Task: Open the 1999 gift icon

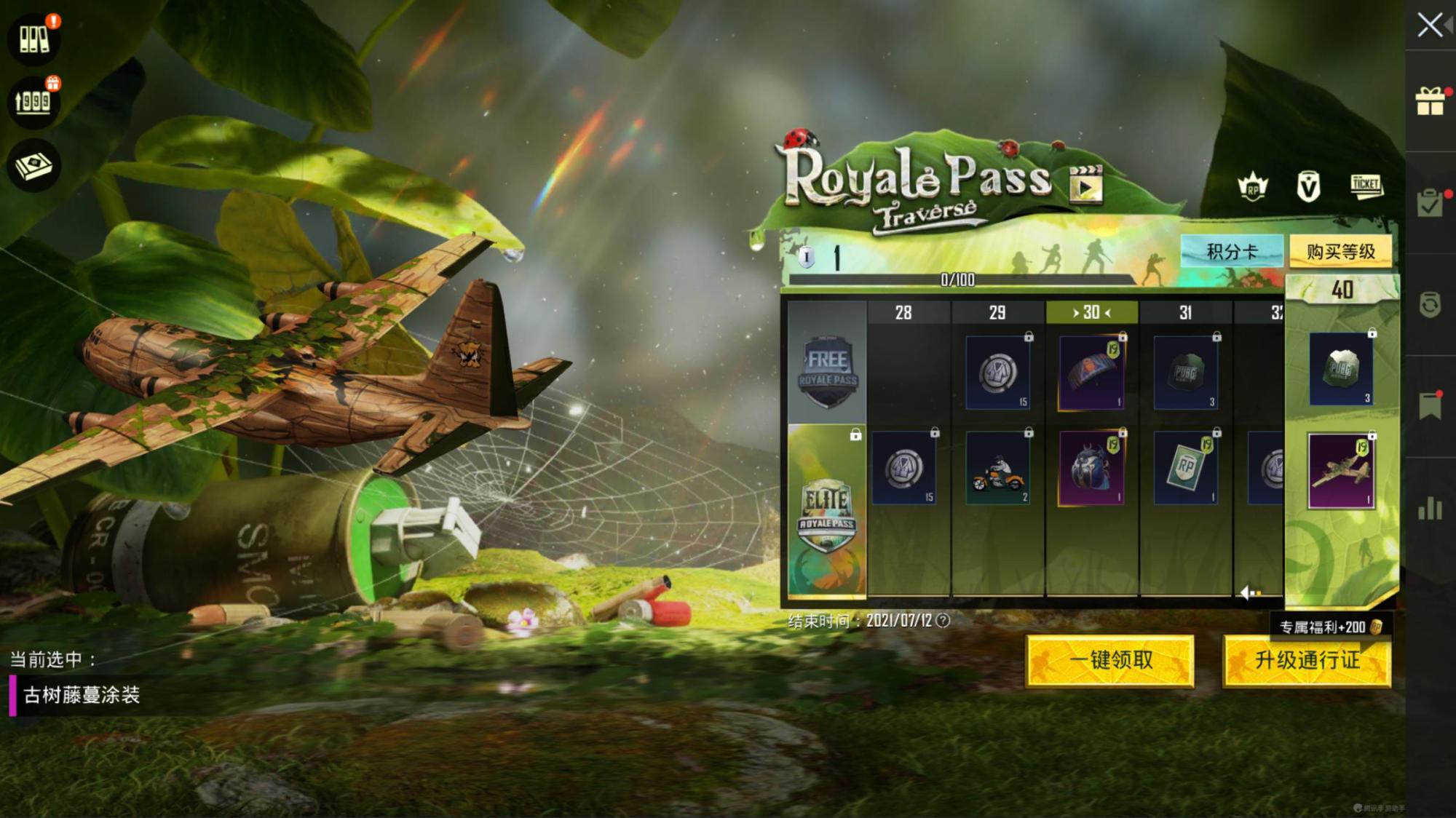Action: click(x=33, y=101)
